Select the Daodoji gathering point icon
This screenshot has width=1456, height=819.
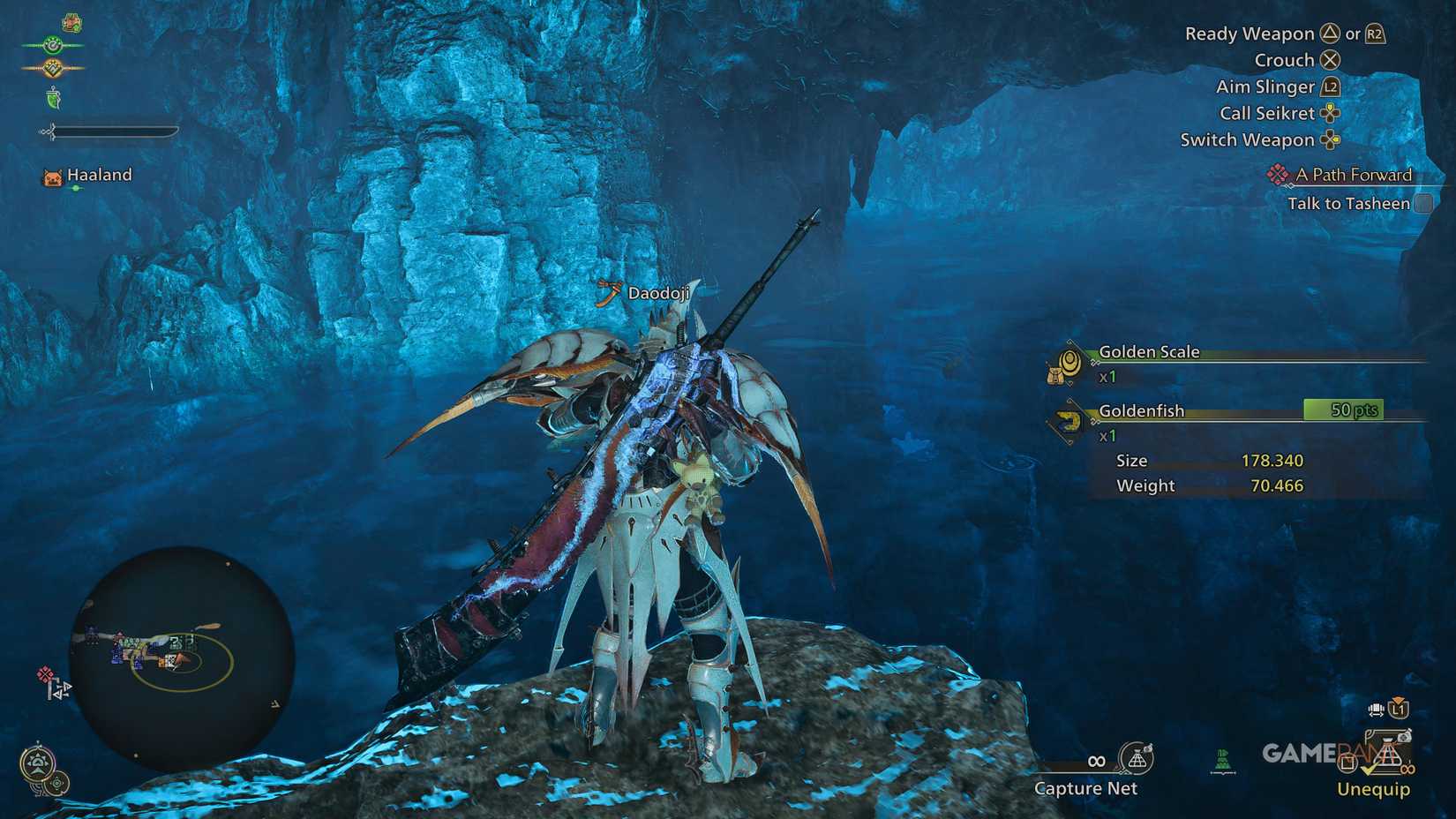pyautogui.click(x=609, y=294)
